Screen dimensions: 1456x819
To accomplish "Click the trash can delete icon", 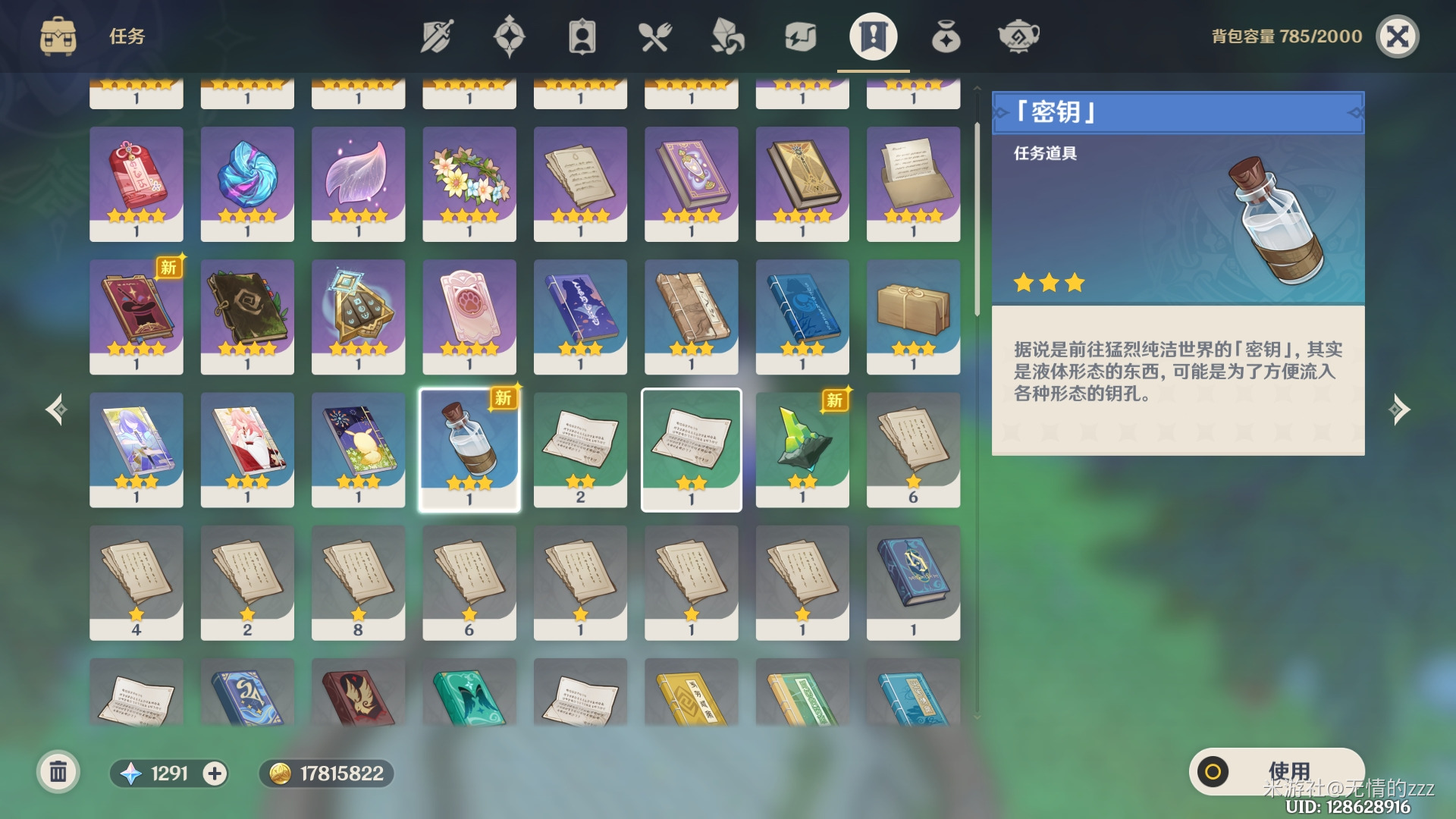I will (x=57, y=773).
